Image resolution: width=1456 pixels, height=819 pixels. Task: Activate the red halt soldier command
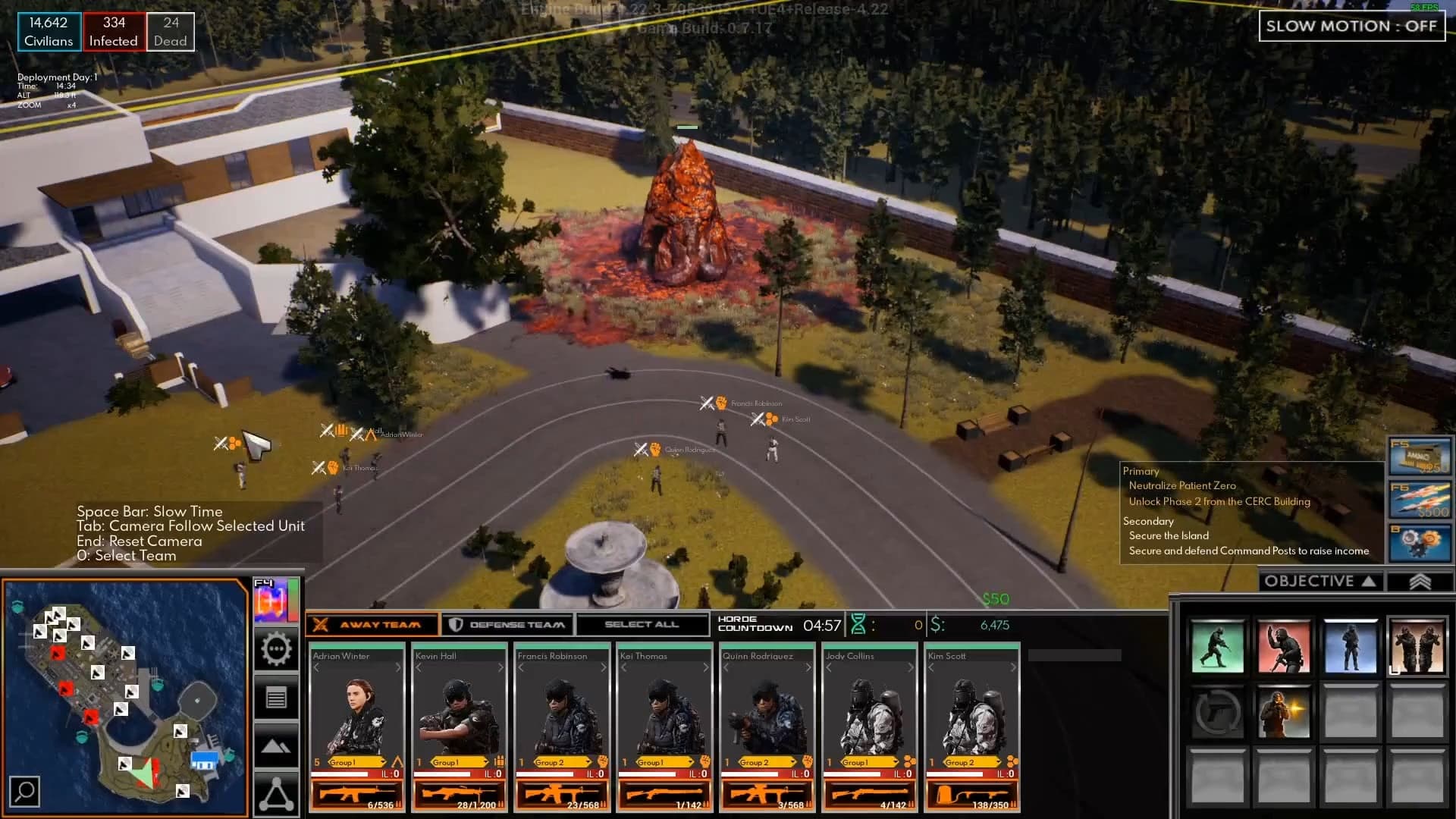[1283, 647]
